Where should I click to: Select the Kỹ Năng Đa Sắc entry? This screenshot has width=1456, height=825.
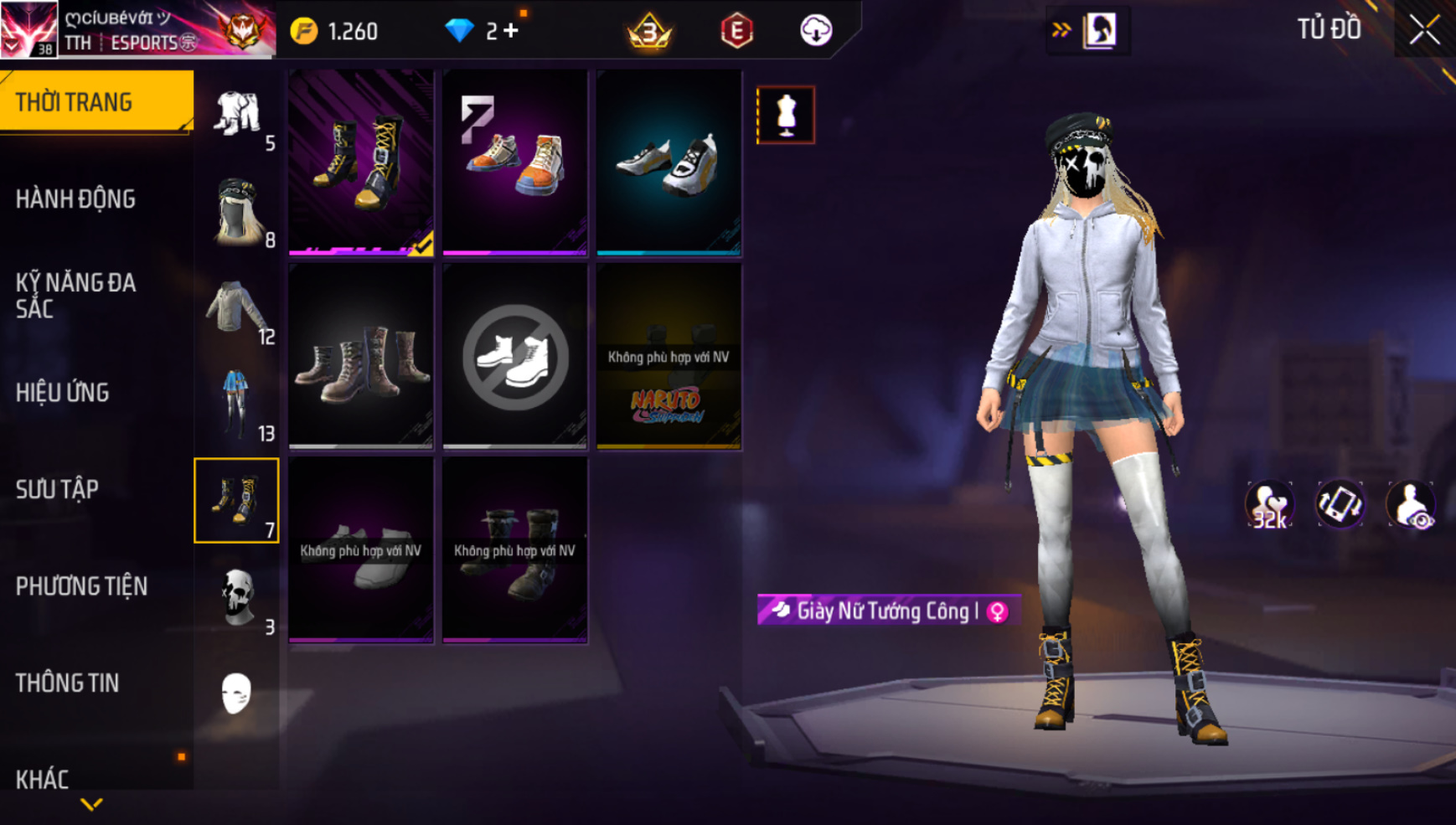(75, 295)
